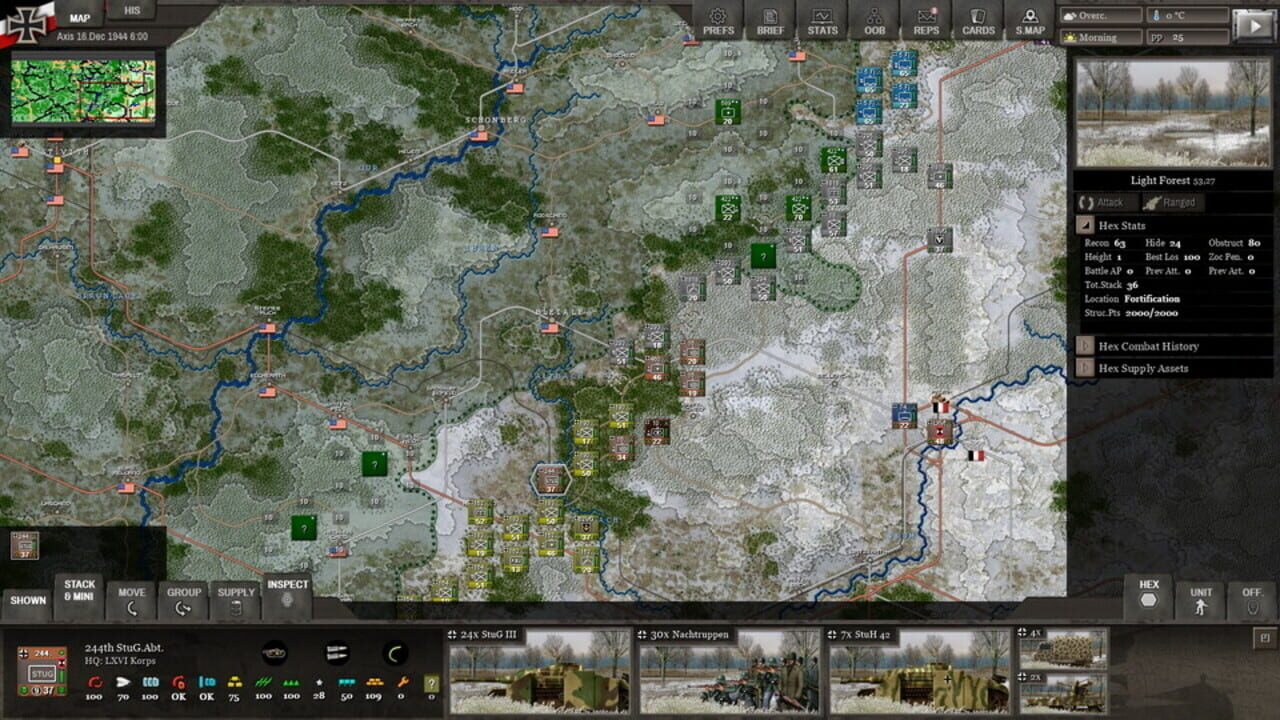The height and width of the screenshot is (720, 1280).
Task: Open the S.MAP strategic map
Action: [x=1029, y=22]
